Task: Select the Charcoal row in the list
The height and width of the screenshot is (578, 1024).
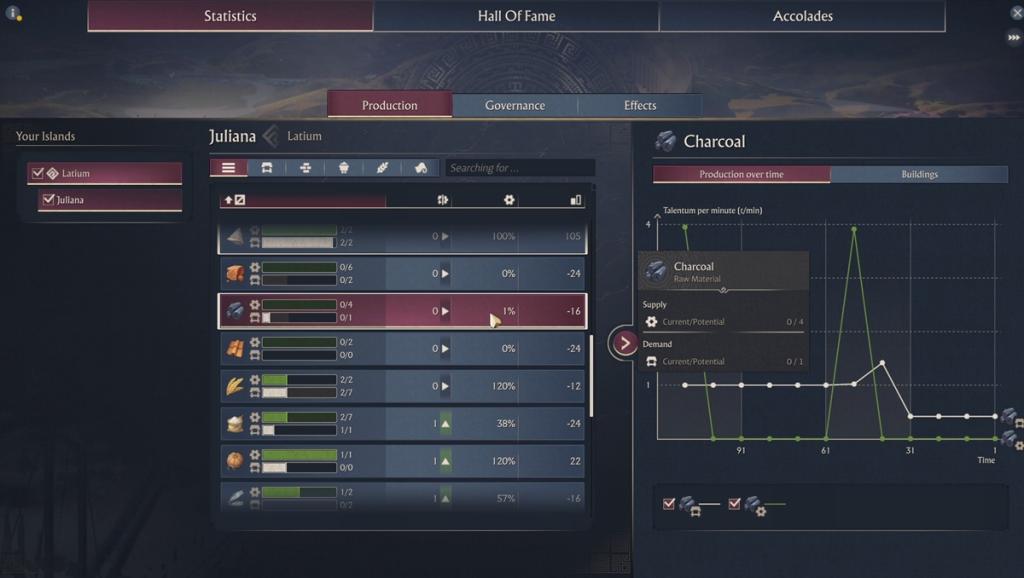Action: click(402, 311)
